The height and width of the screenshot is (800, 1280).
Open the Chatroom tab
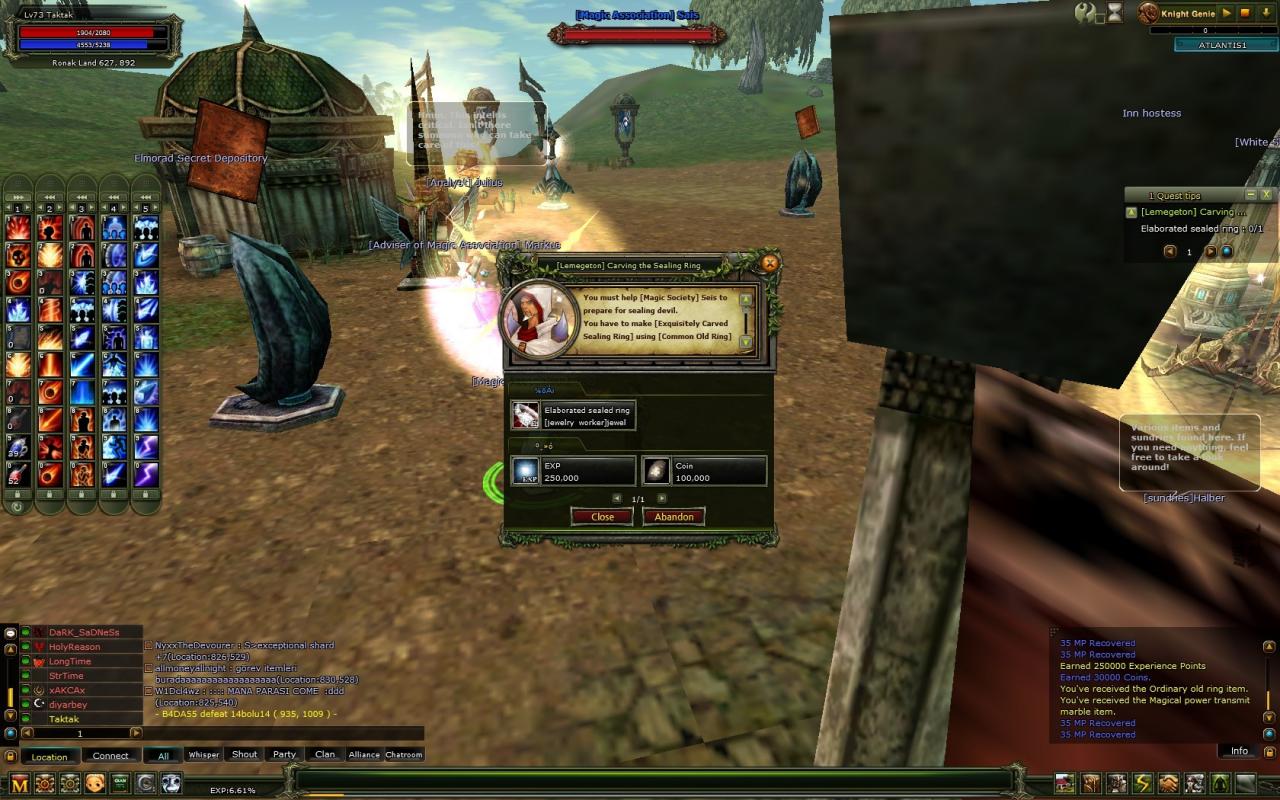click(404, 755)
